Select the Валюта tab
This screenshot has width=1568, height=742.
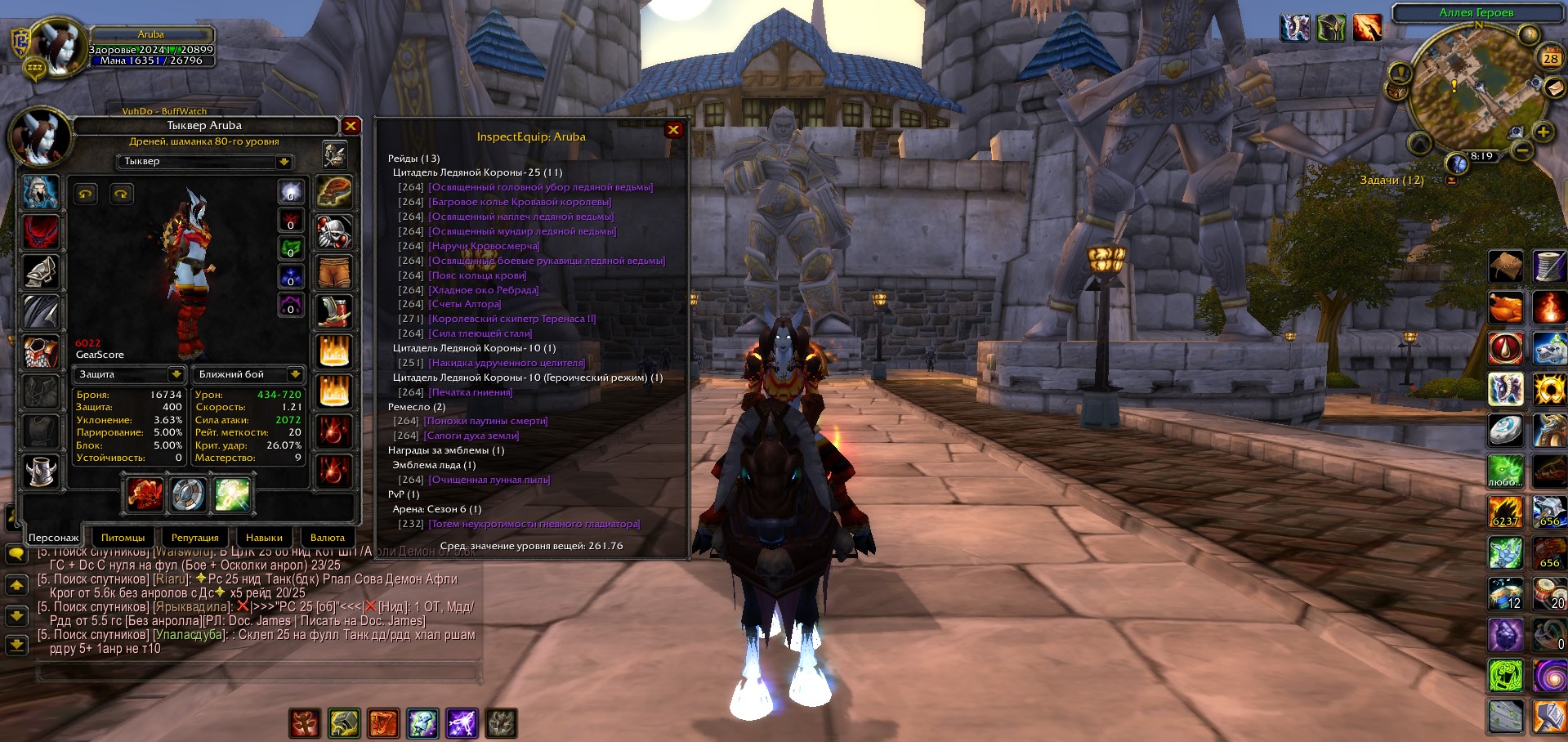328,538
